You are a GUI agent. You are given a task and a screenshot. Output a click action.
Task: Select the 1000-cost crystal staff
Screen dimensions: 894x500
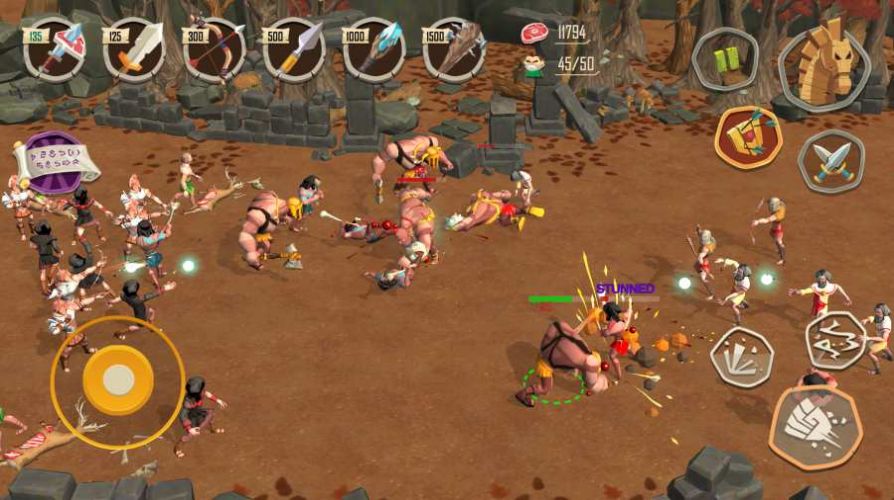pyautogui.click(x=374, y=49)
